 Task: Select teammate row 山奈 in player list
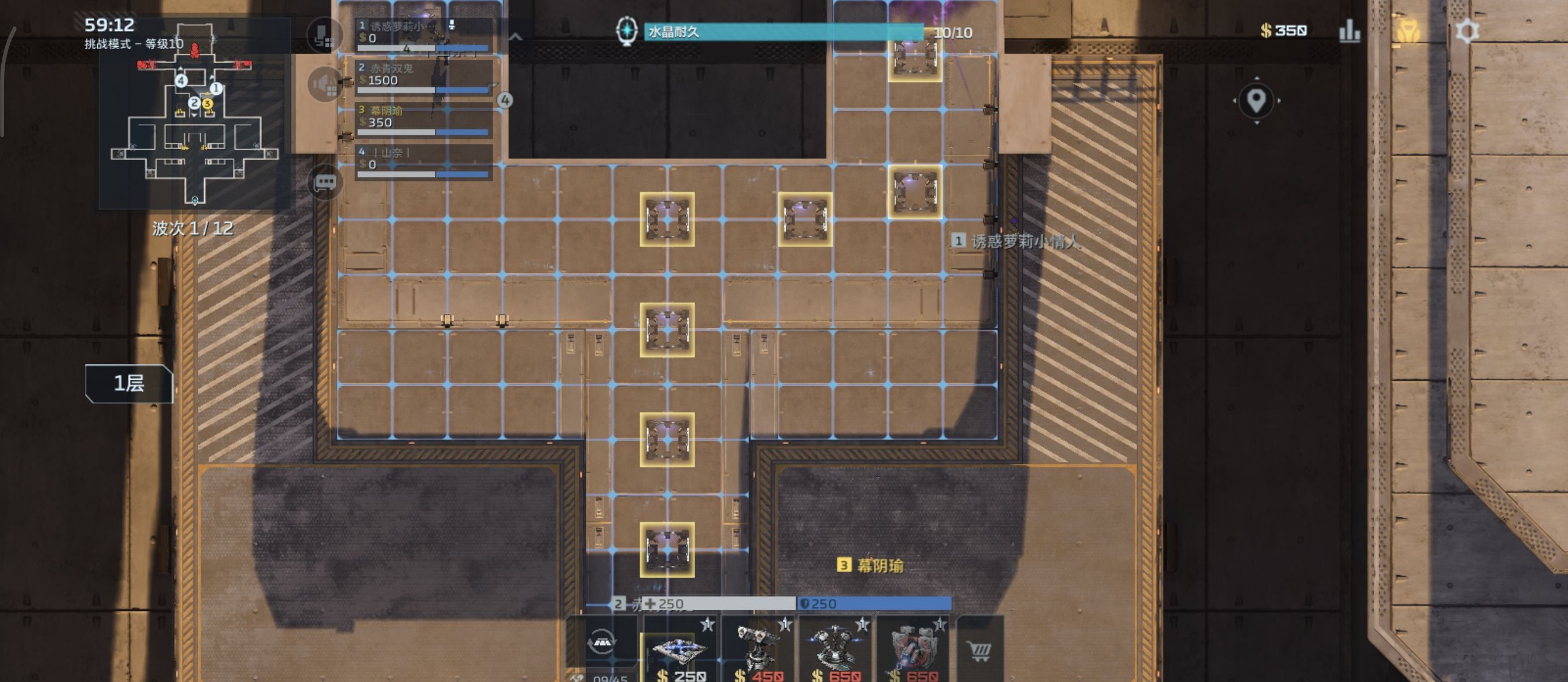[424, 162]
